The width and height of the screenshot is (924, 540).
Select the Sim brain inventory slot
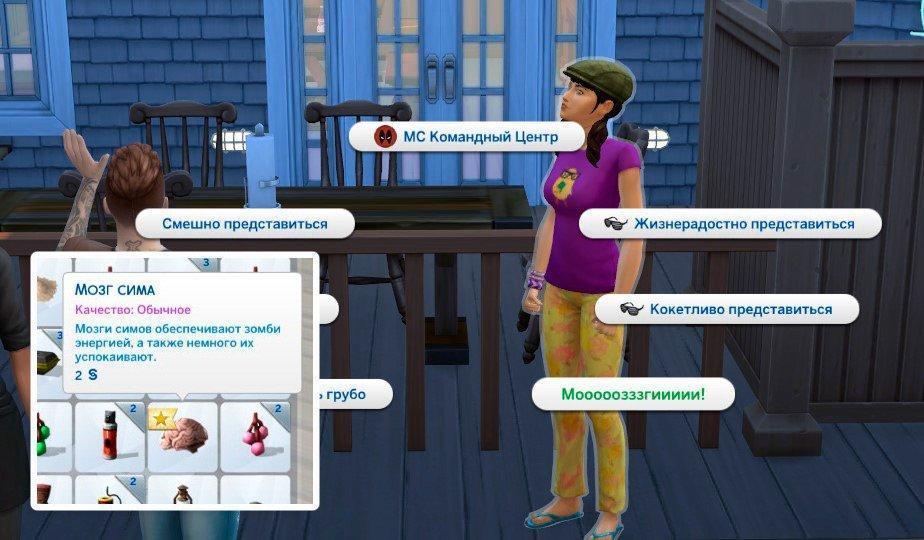pyautogui.click(x=183, y=434)
